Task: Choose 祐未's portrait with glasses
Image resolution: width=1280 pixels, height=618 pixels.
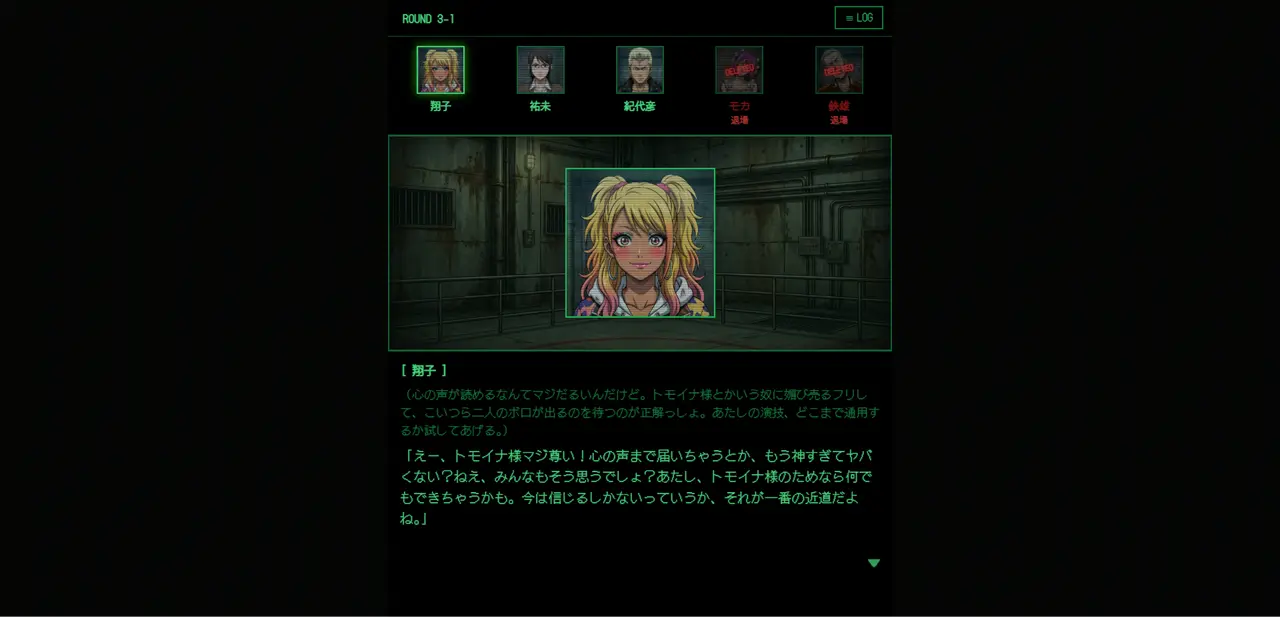Action: (x=540, y=70)
